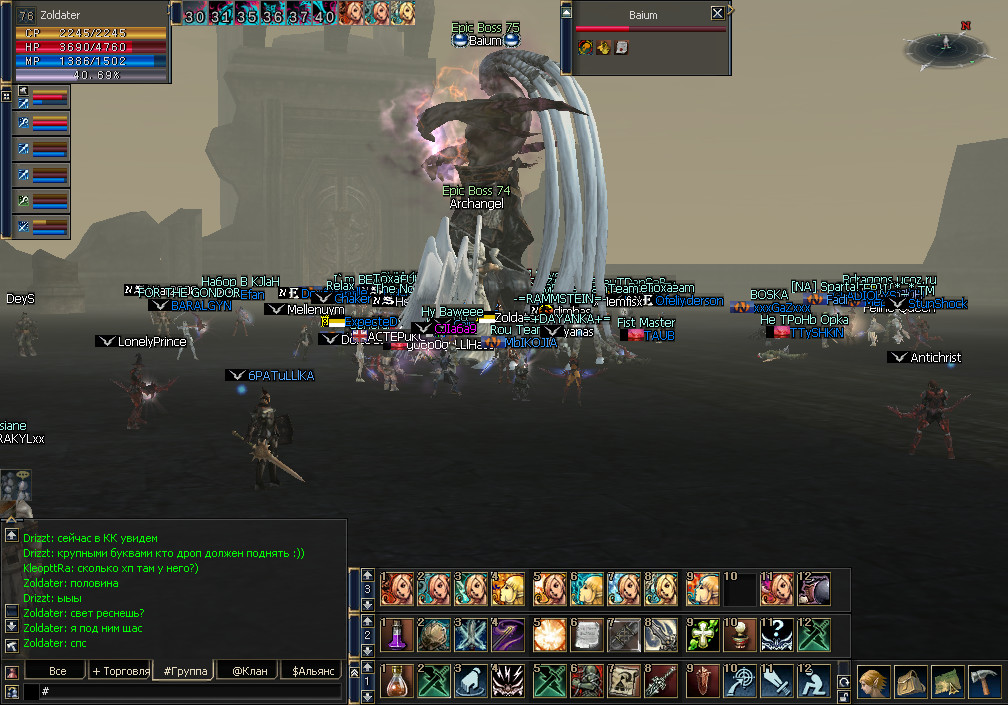Open the map scroll button
Image resolution: width=1008 pixels, height=705 pixels.
pyautogui.click(x=947, y=682)
